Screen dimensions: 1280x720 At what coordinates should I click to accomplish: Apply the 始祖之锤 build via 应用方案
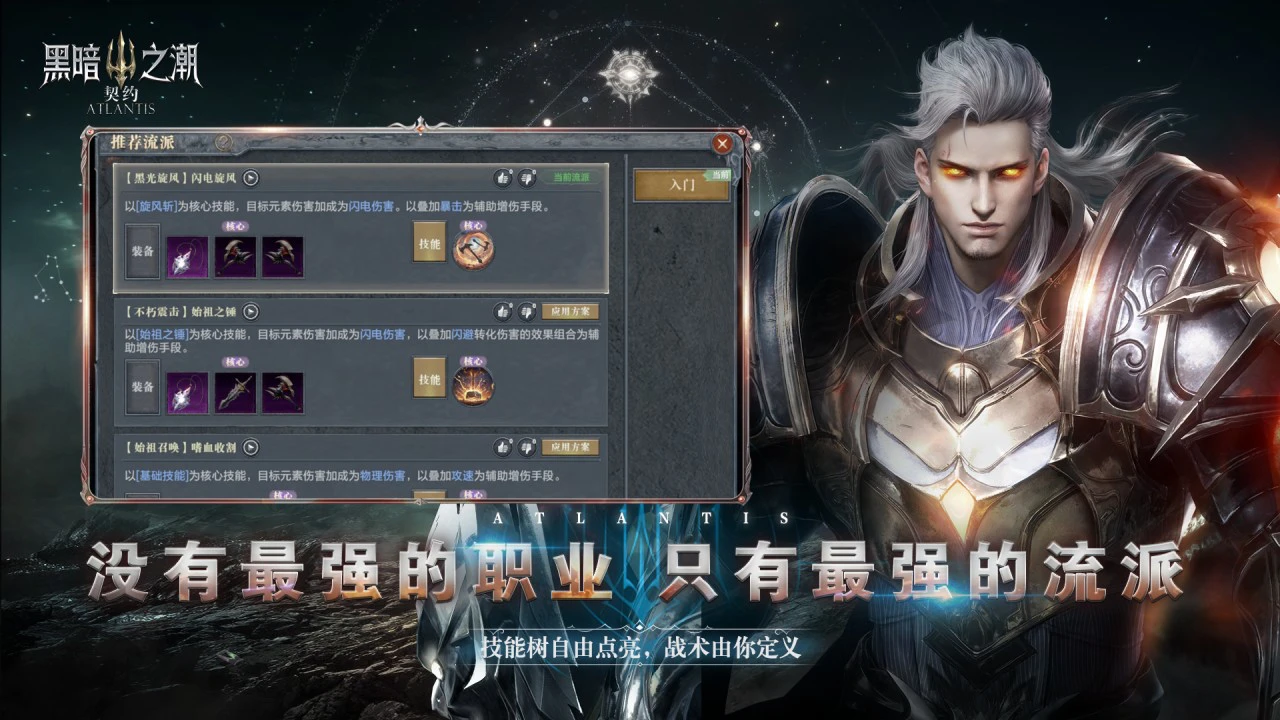click(x=570, y=311)
